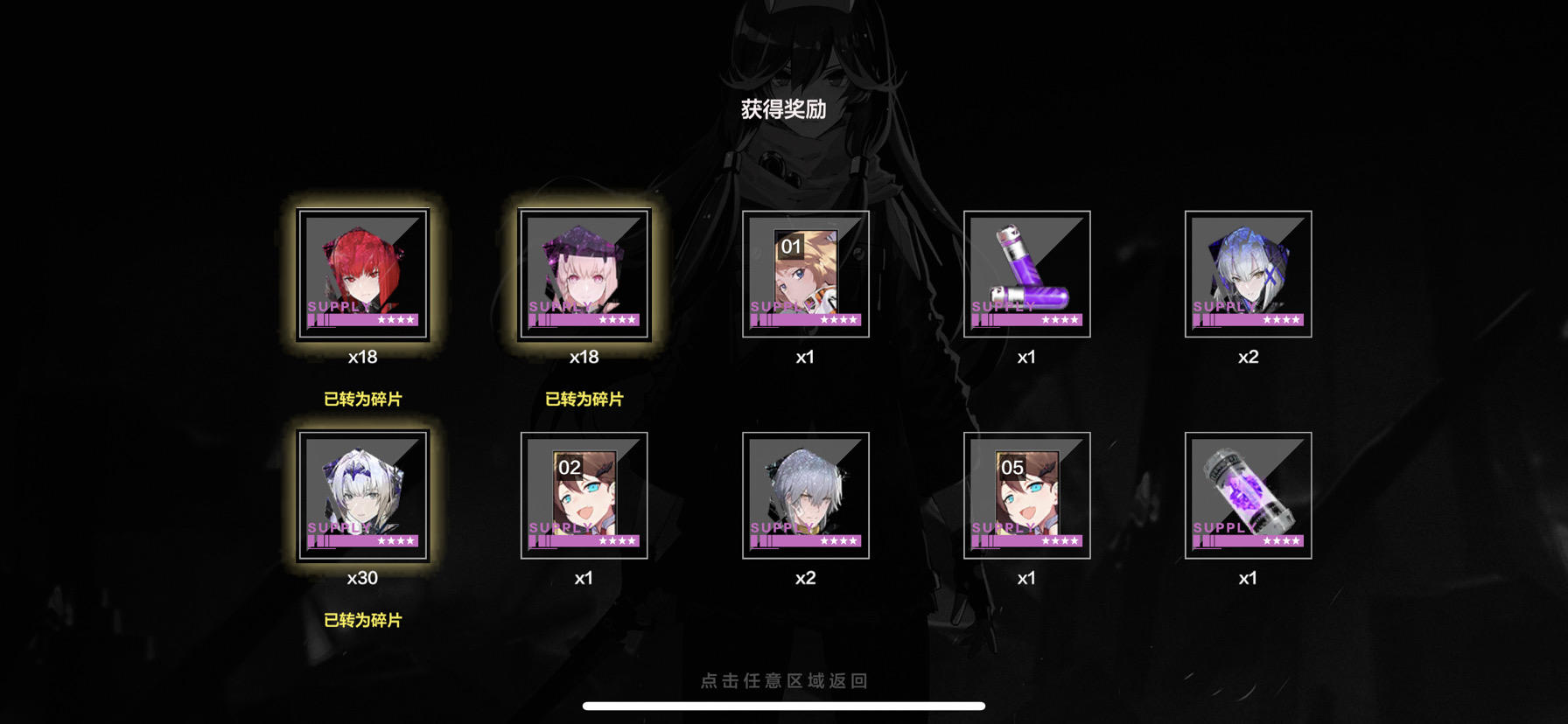Click the four-star rating under card 01

[837, 320]
